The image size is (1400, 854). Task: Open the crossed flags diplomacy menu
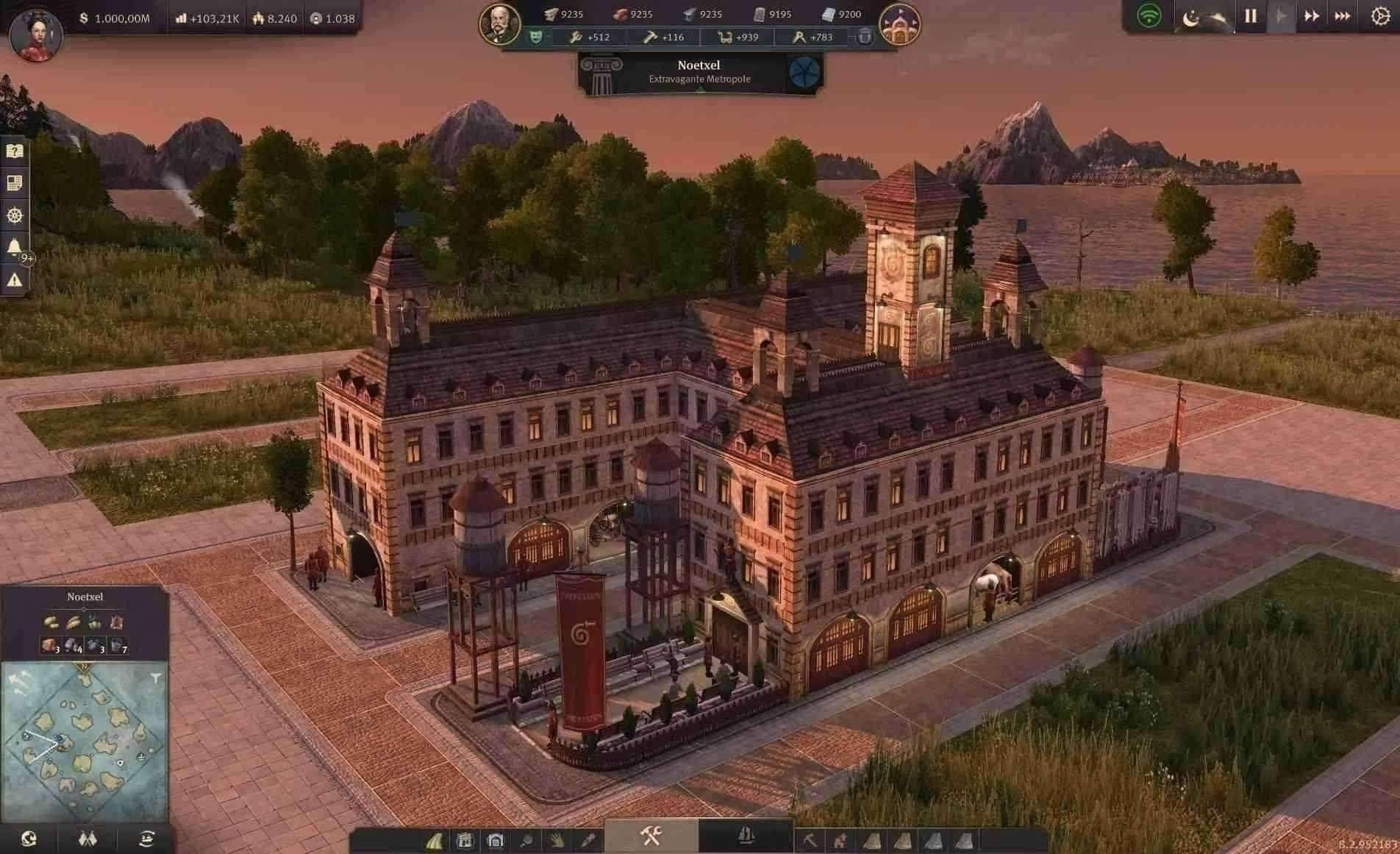[87, 839]
